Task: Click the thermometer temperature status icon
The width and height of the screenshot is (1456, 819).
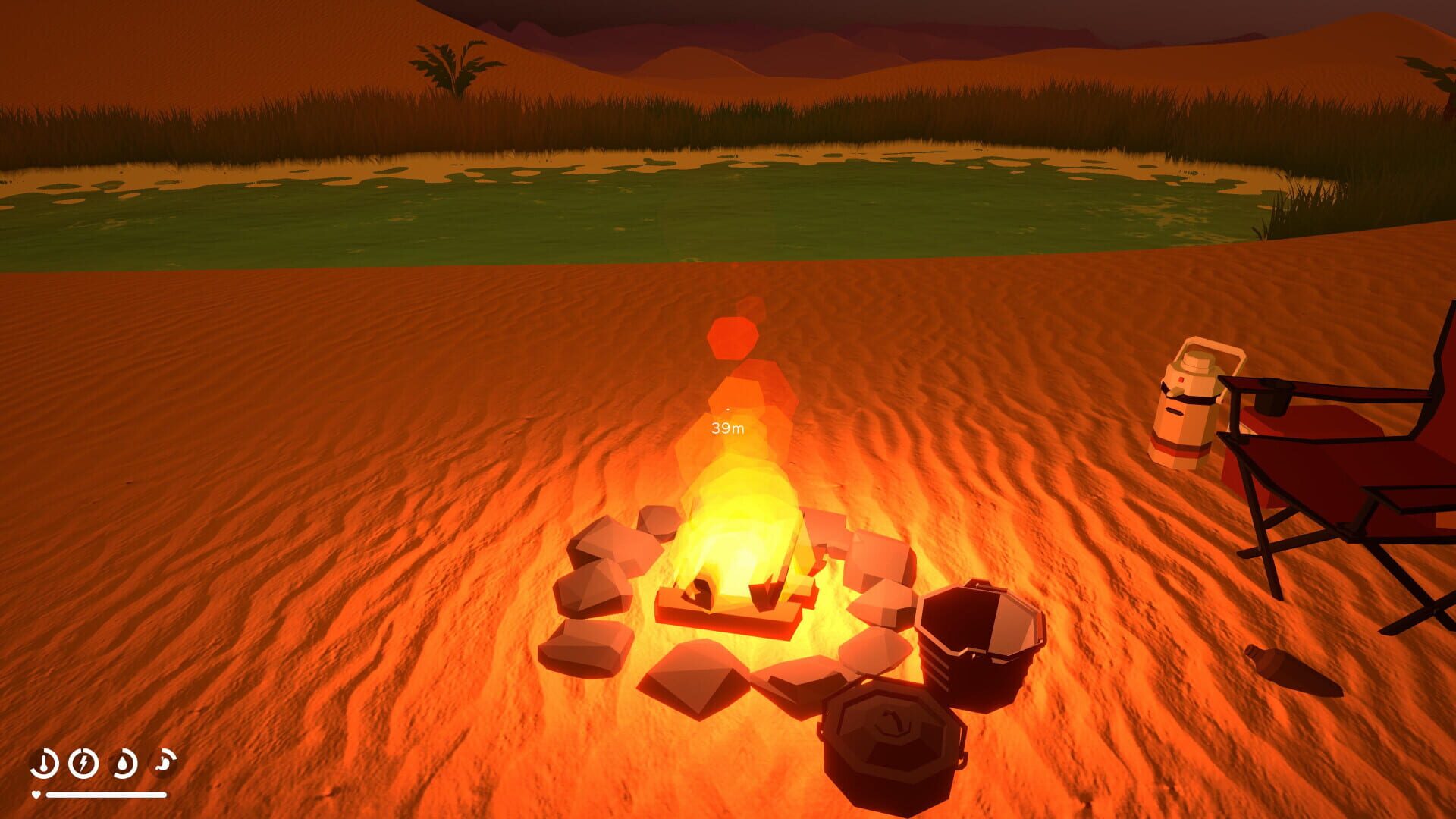Action: click(x=44, y=763)
